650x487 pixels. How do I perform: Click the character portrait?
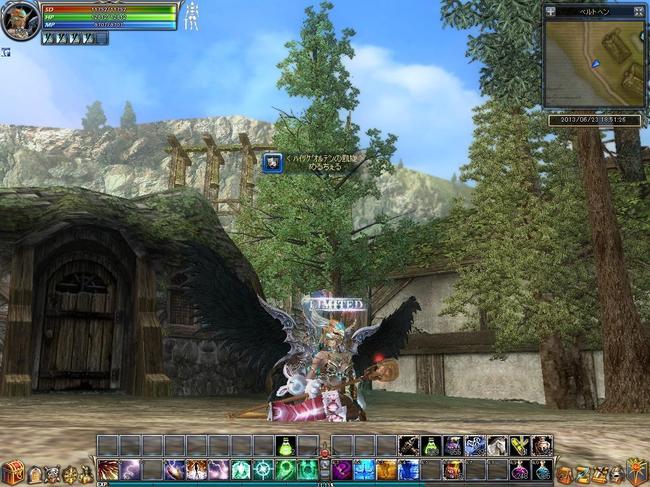pos(20,19)
